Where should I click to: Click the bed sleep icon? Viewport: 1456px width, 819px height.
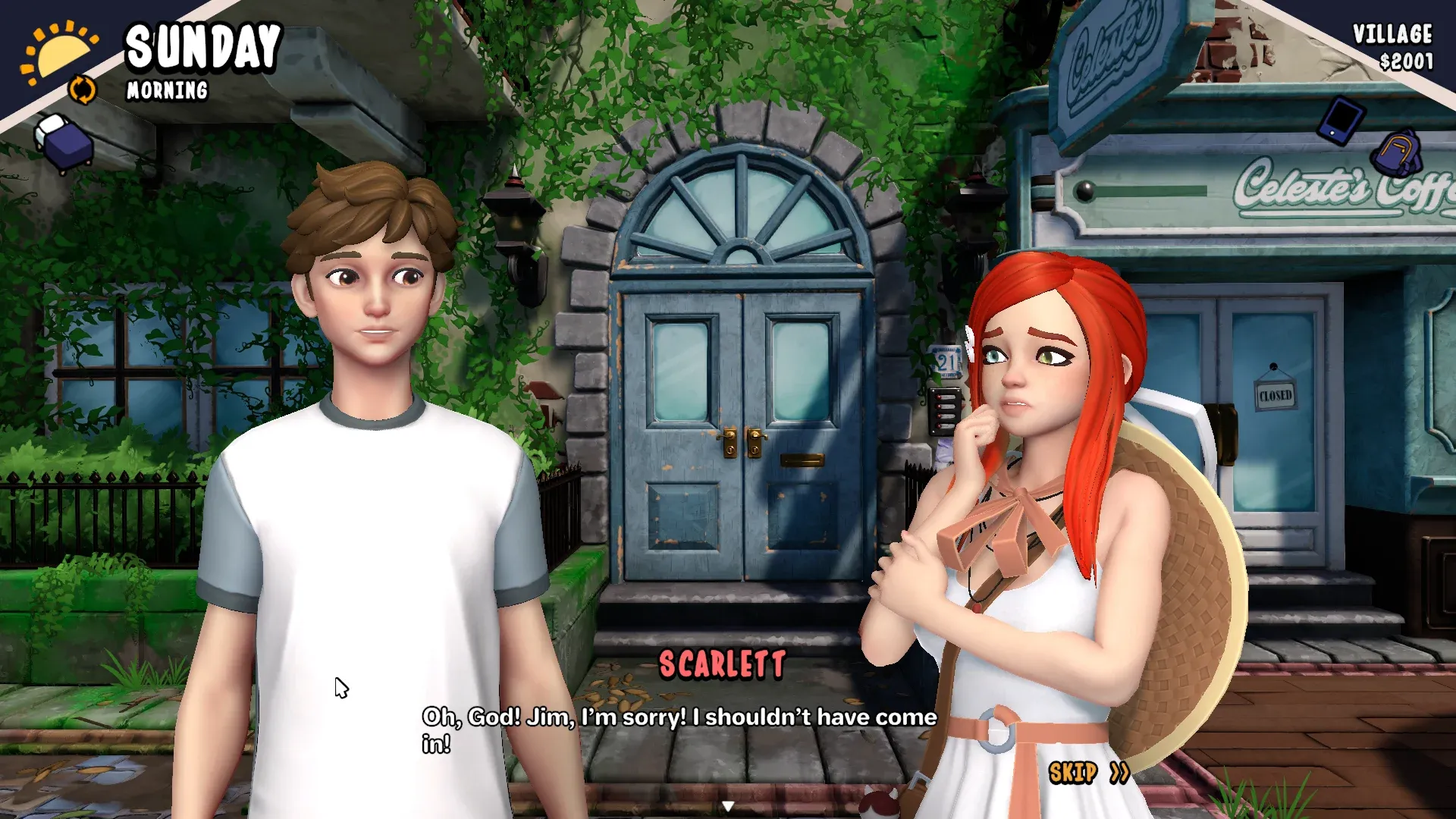(64, 141)
